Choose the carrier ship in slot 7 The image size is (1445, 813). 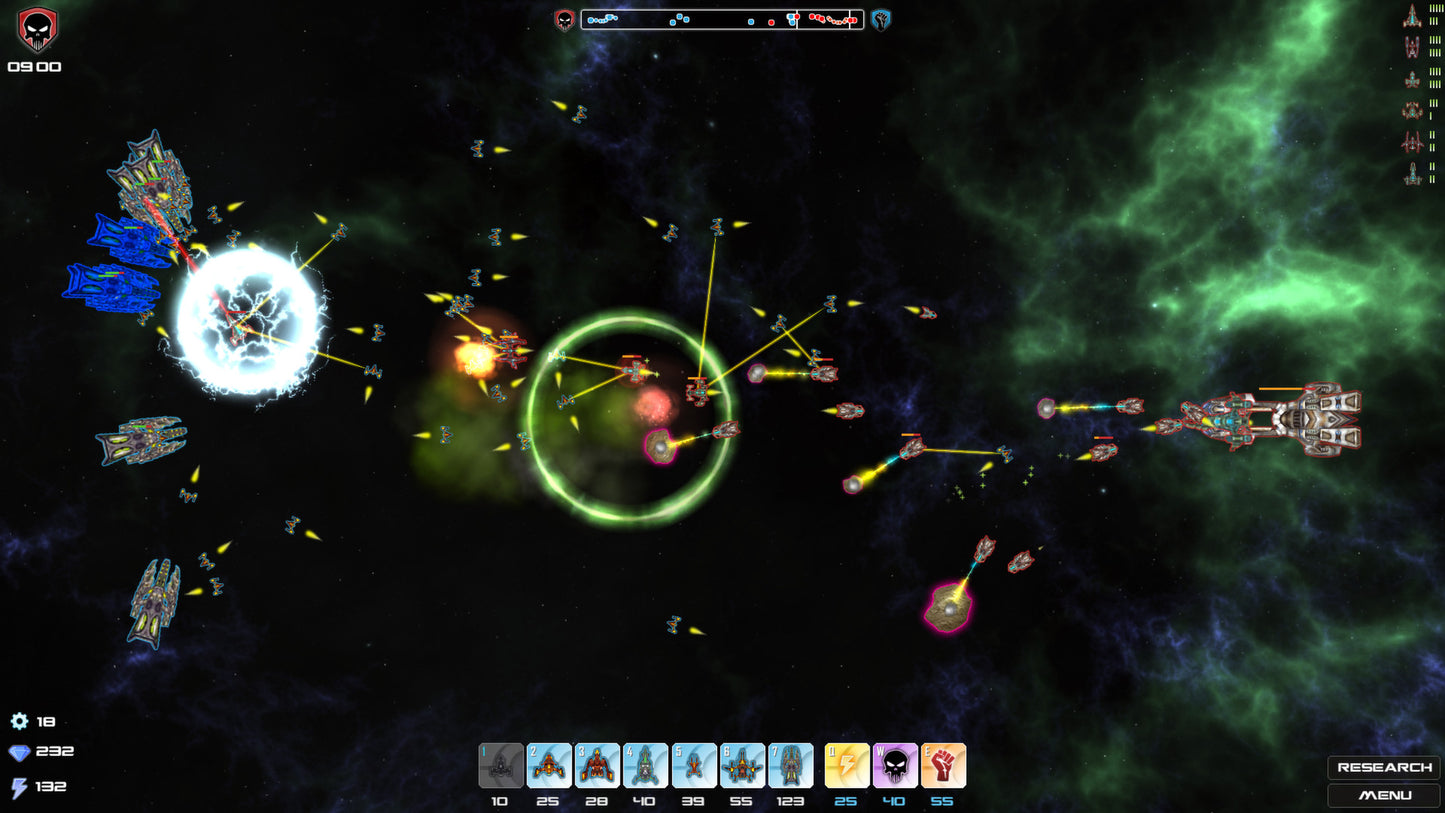791,765
